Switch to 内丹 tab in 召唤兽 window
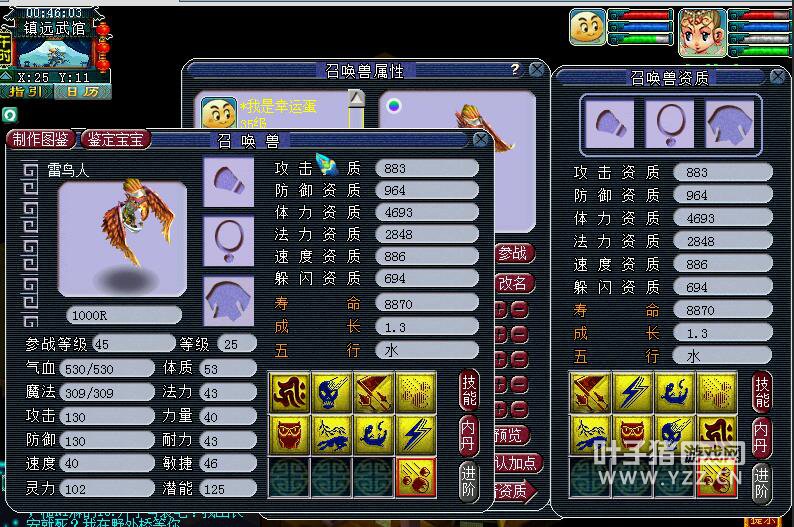Image resolution: width=794 pixels, height=527 pixels. click(470, 432)
